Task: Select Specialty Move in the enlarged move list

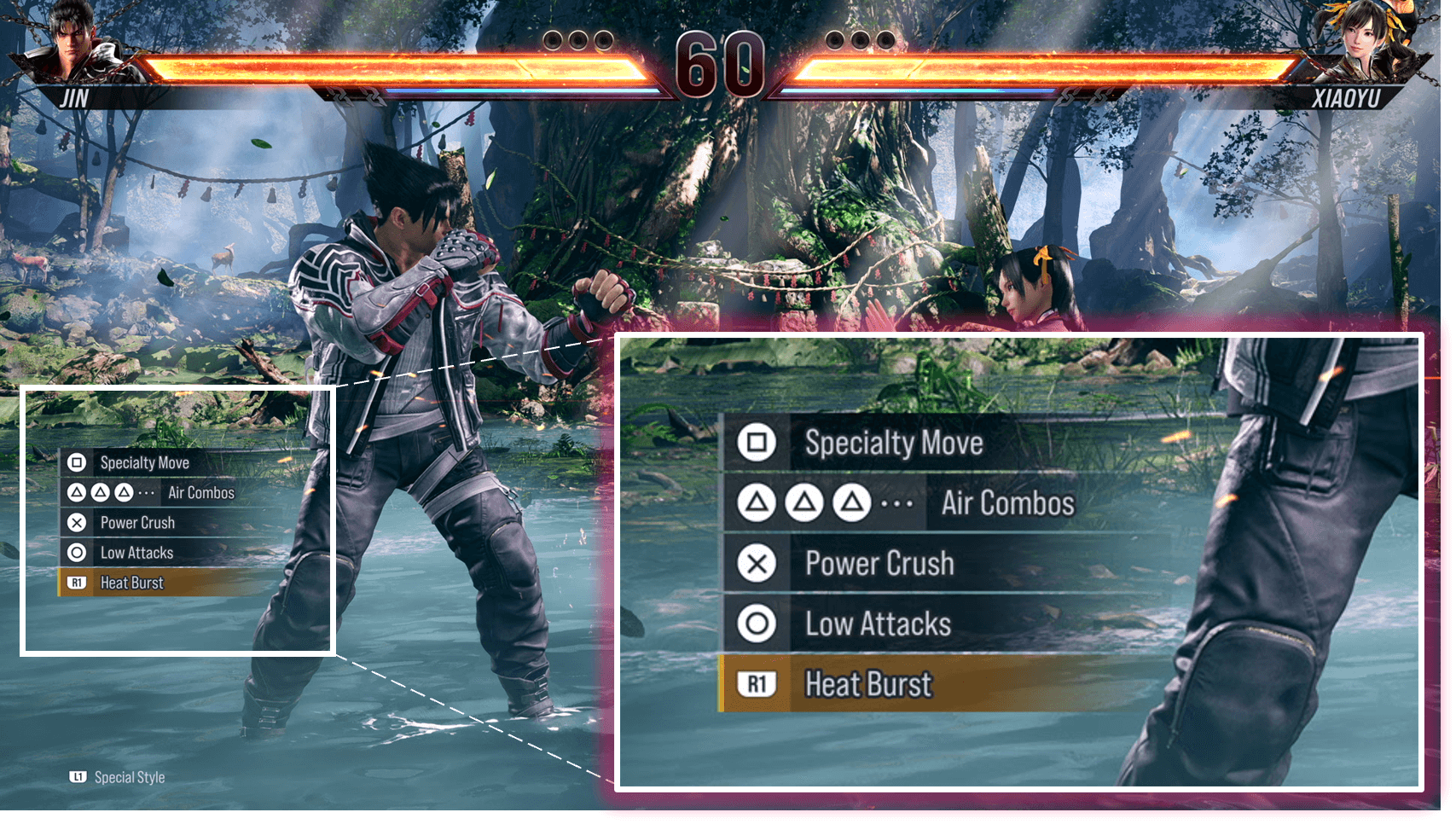Action: (893, 443)
